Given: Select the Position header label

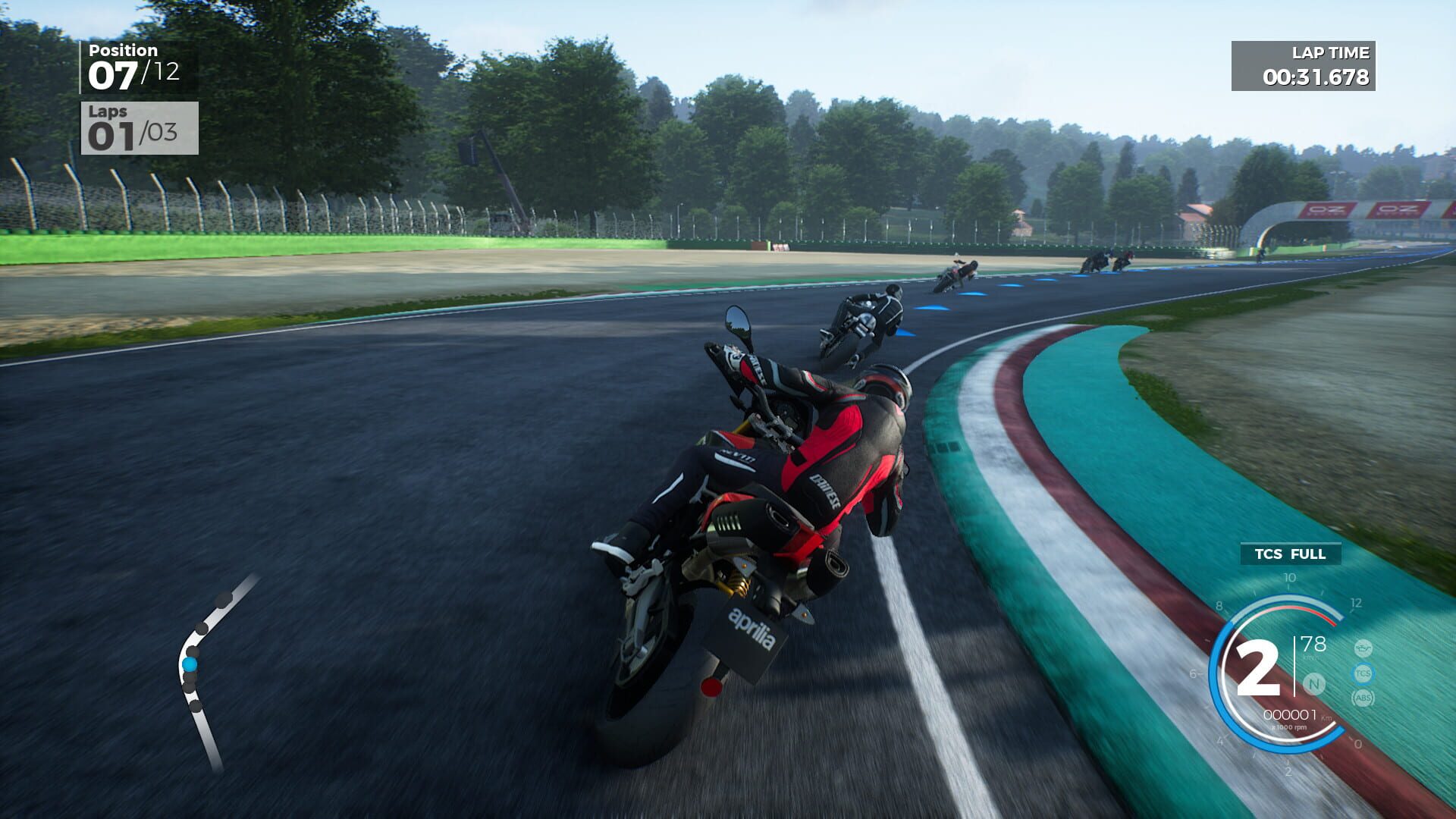Looking at the screenshot, I should tap(124, 52).
